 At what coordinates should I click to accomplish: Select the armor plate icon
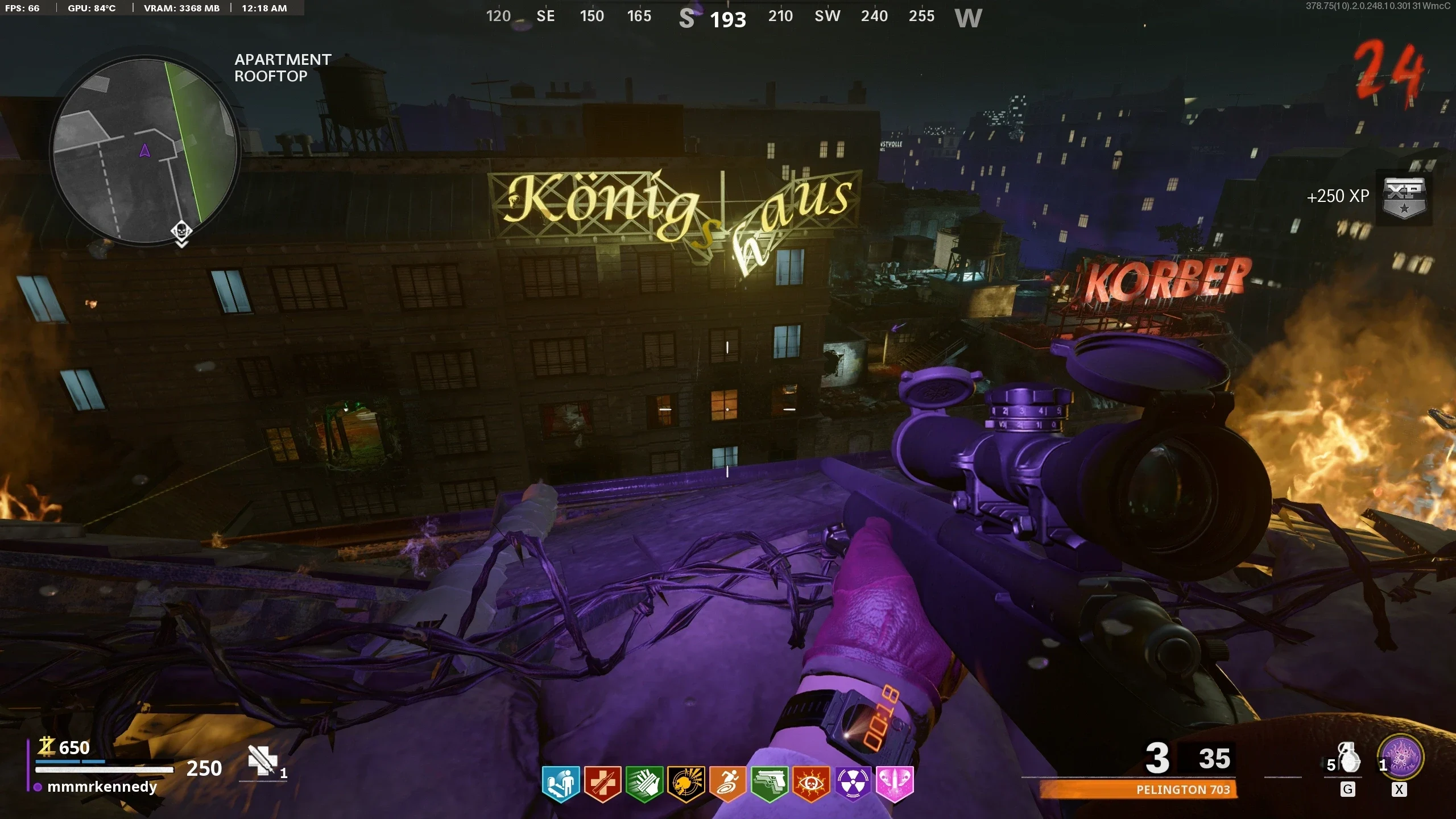click(262, 760)
